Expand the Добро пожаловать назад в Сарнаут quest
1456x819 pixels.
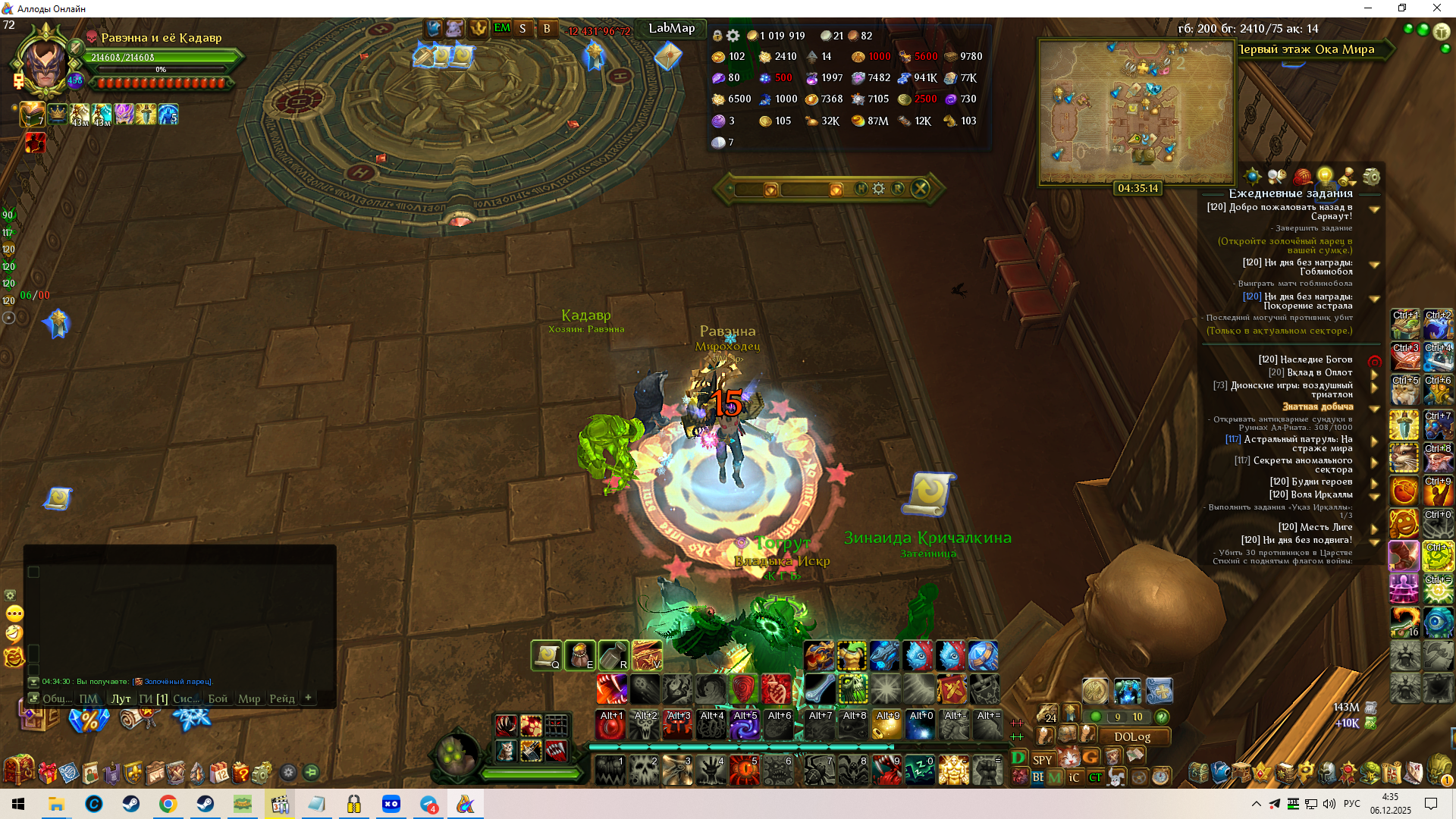[1374, 209]
